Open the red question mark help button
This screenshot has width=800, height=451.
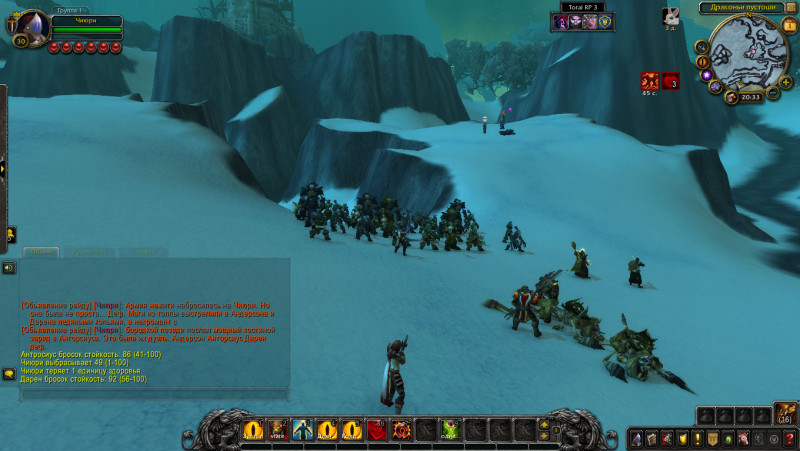(x=790, y=438)
